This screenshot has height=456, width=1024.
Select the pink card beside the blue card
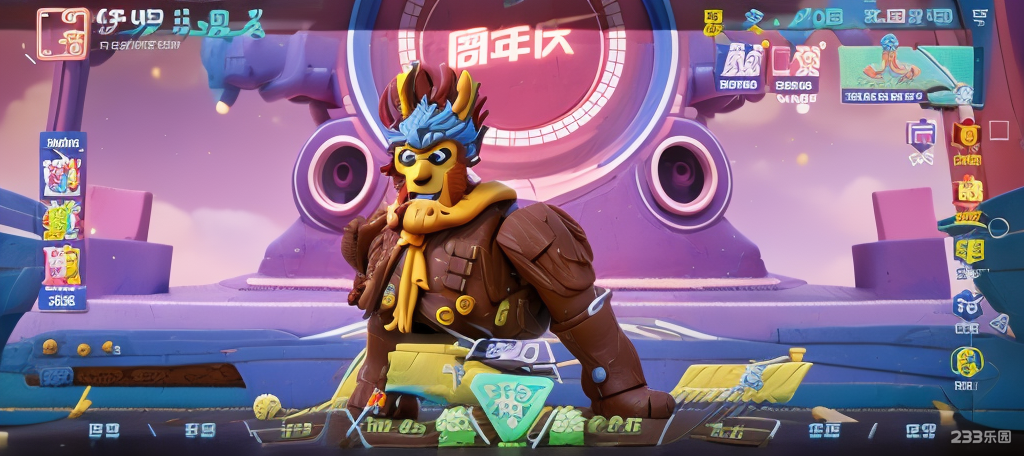tap(796, 64)
